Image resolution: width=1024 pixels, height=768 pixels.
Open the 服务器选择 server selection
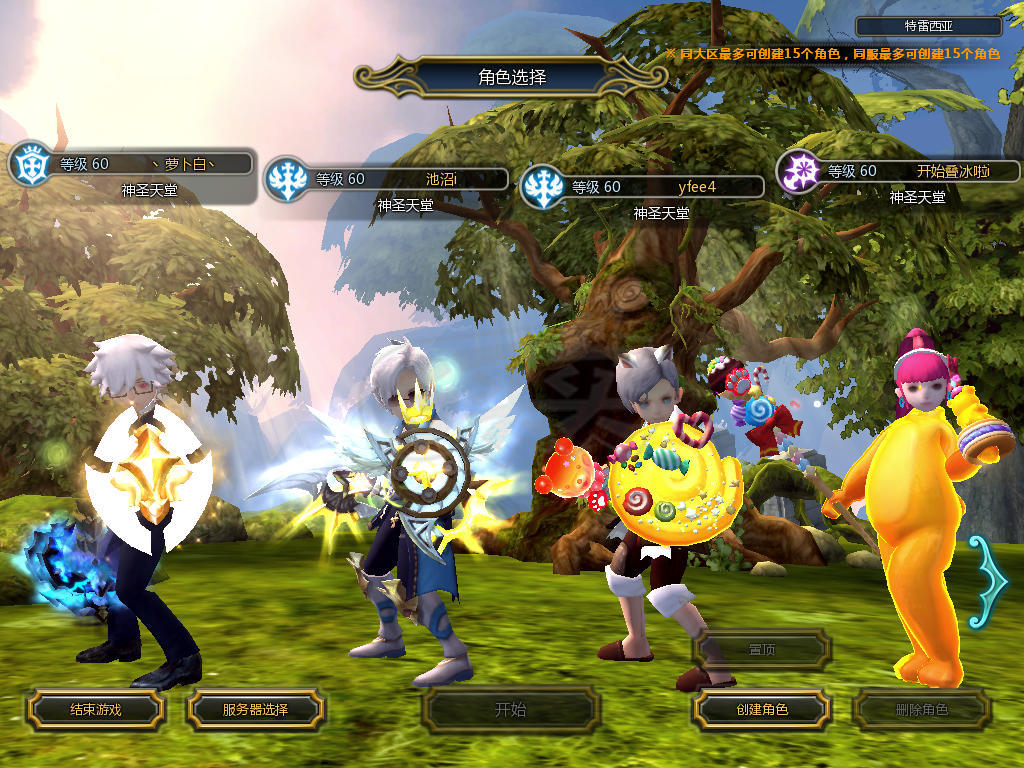tap(255, 710)
